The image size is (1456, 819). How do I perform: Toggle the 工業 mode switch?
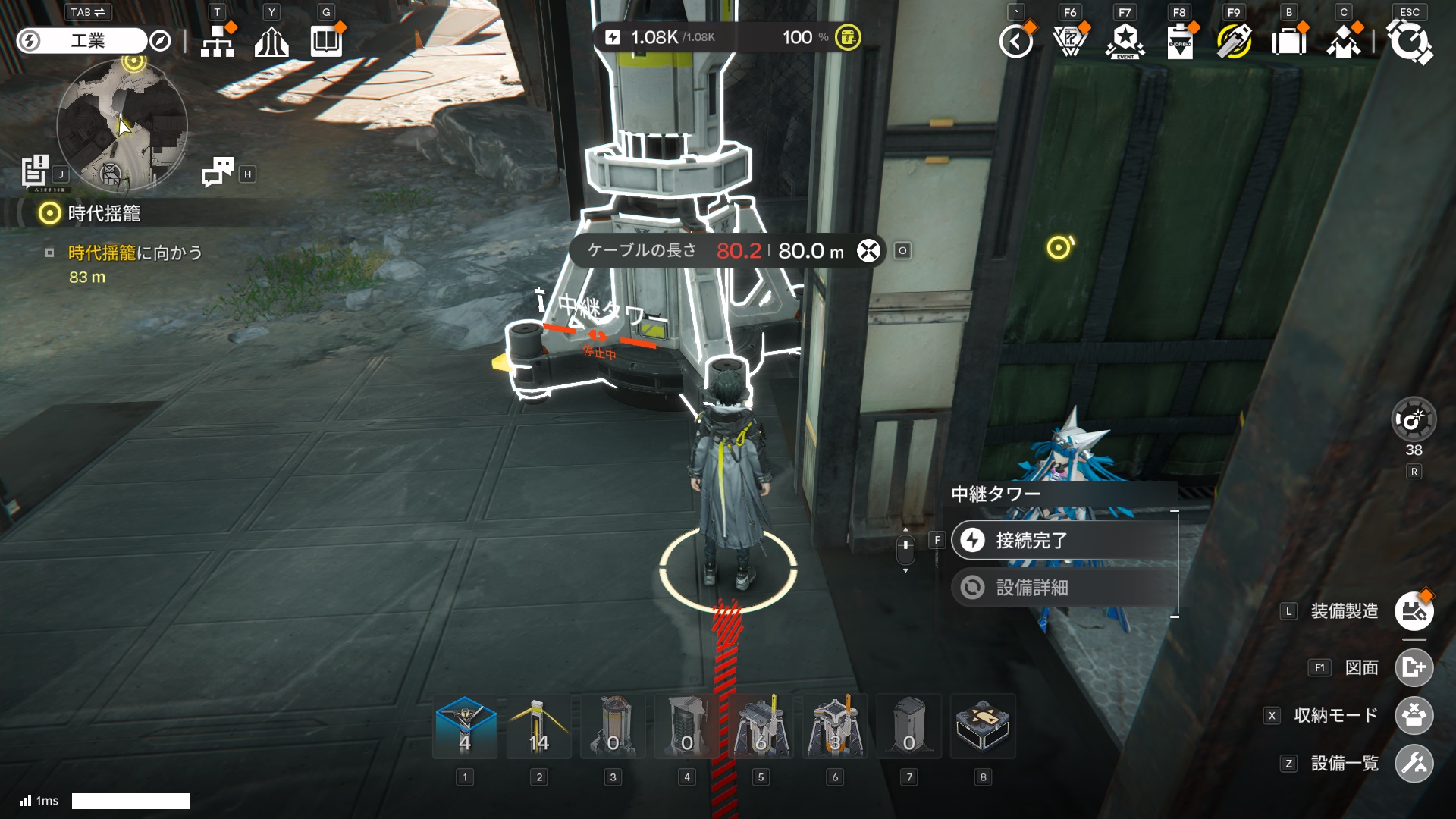pos(87,41)
